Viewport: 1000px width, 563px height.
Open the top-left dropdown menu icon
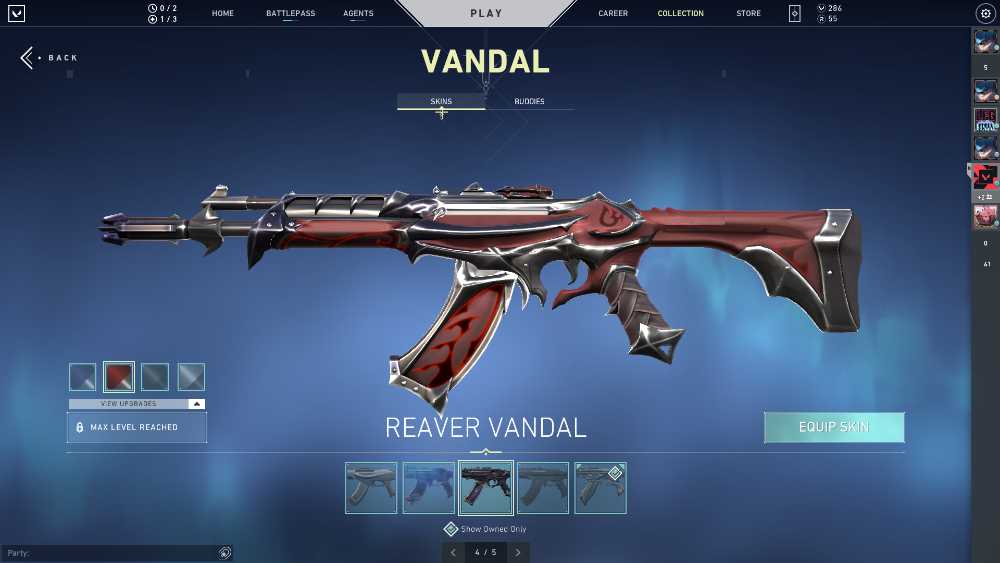point(15,14)
